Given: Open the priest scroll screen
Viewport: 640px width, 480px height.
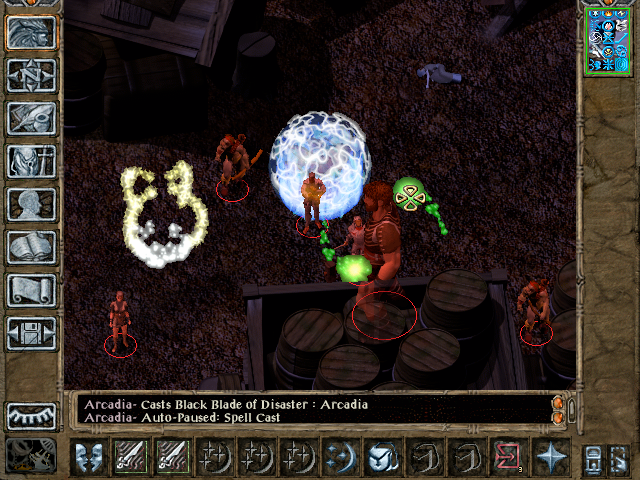Looking at the screenshot, I should coord(32,290).
